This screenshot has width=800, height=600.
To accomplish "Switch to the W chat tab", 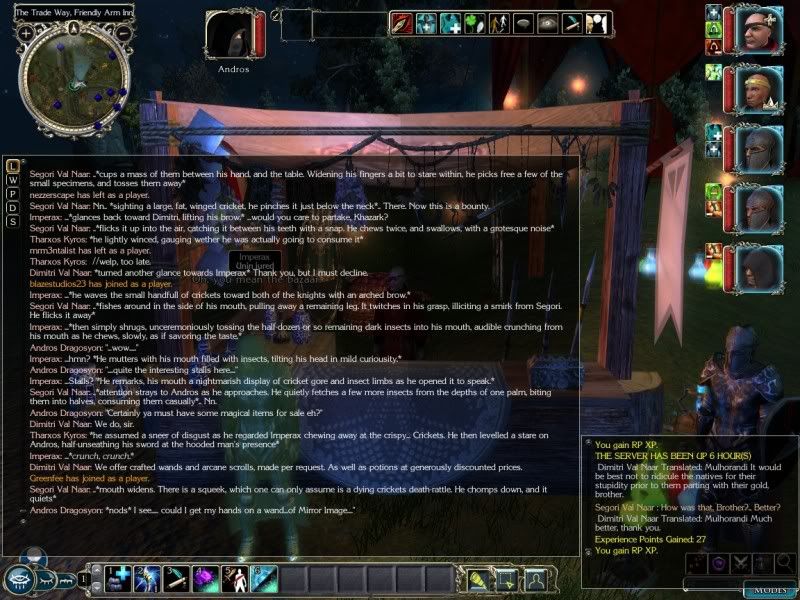I will pyautogui.click(x=12, y=179).
